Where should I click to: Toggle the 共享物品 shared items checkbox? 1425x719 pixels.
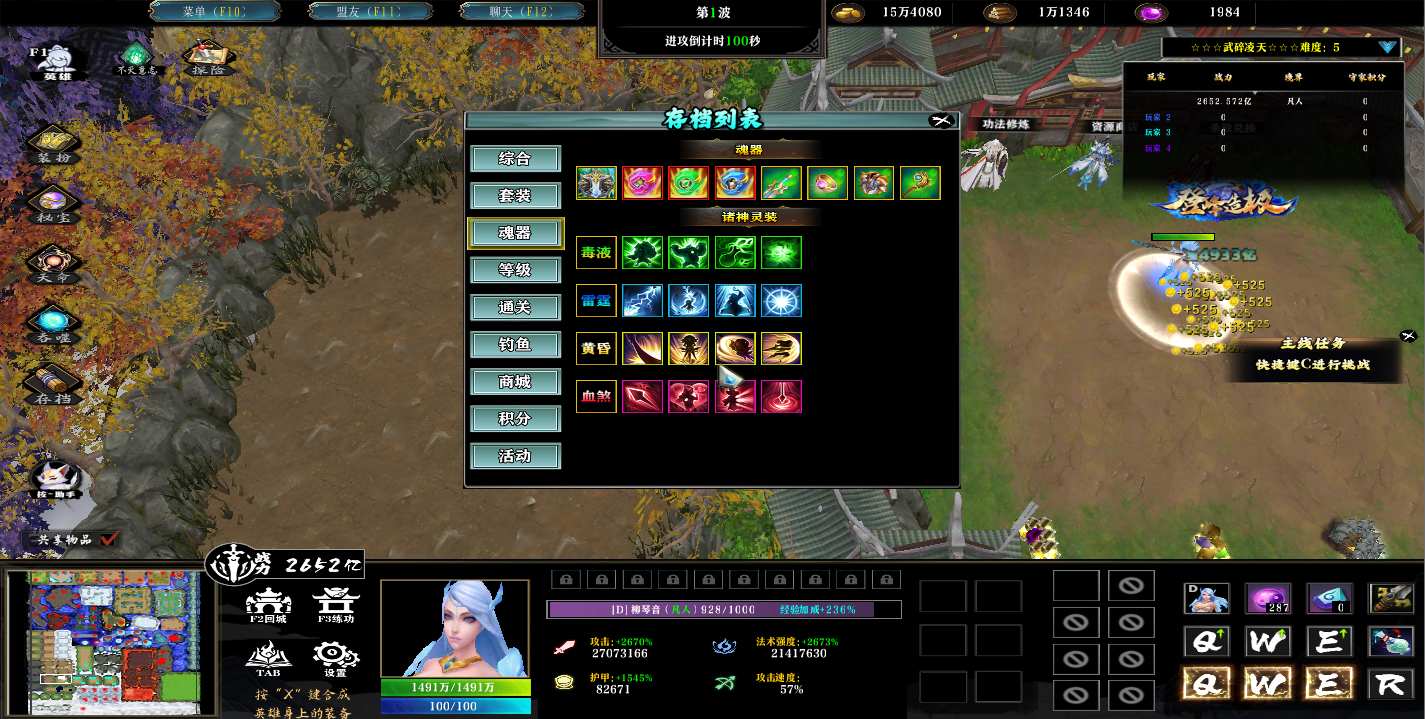(109, 539)
